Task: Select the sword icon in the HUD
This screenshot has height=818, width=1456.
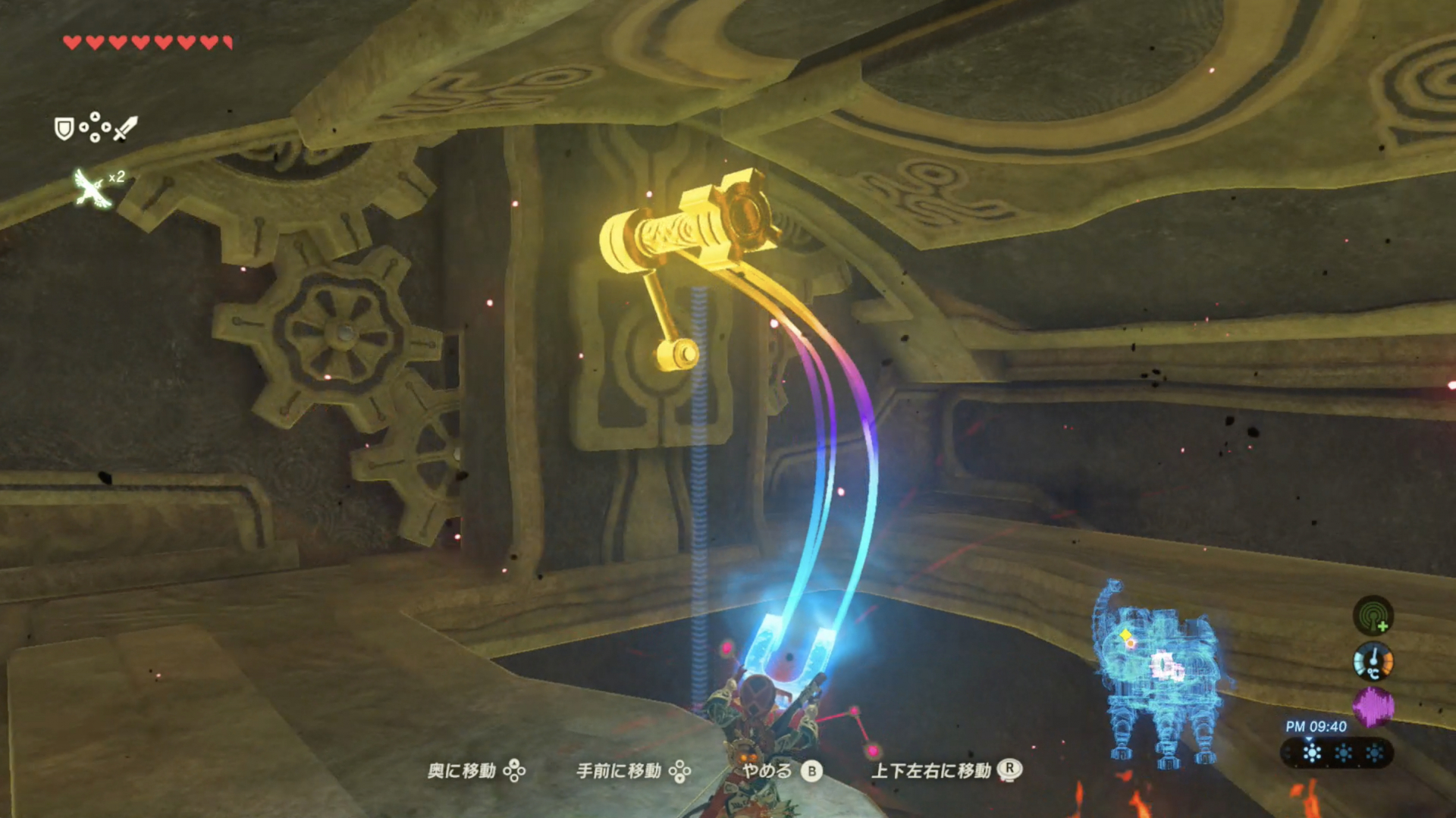Action: (124, 127)
